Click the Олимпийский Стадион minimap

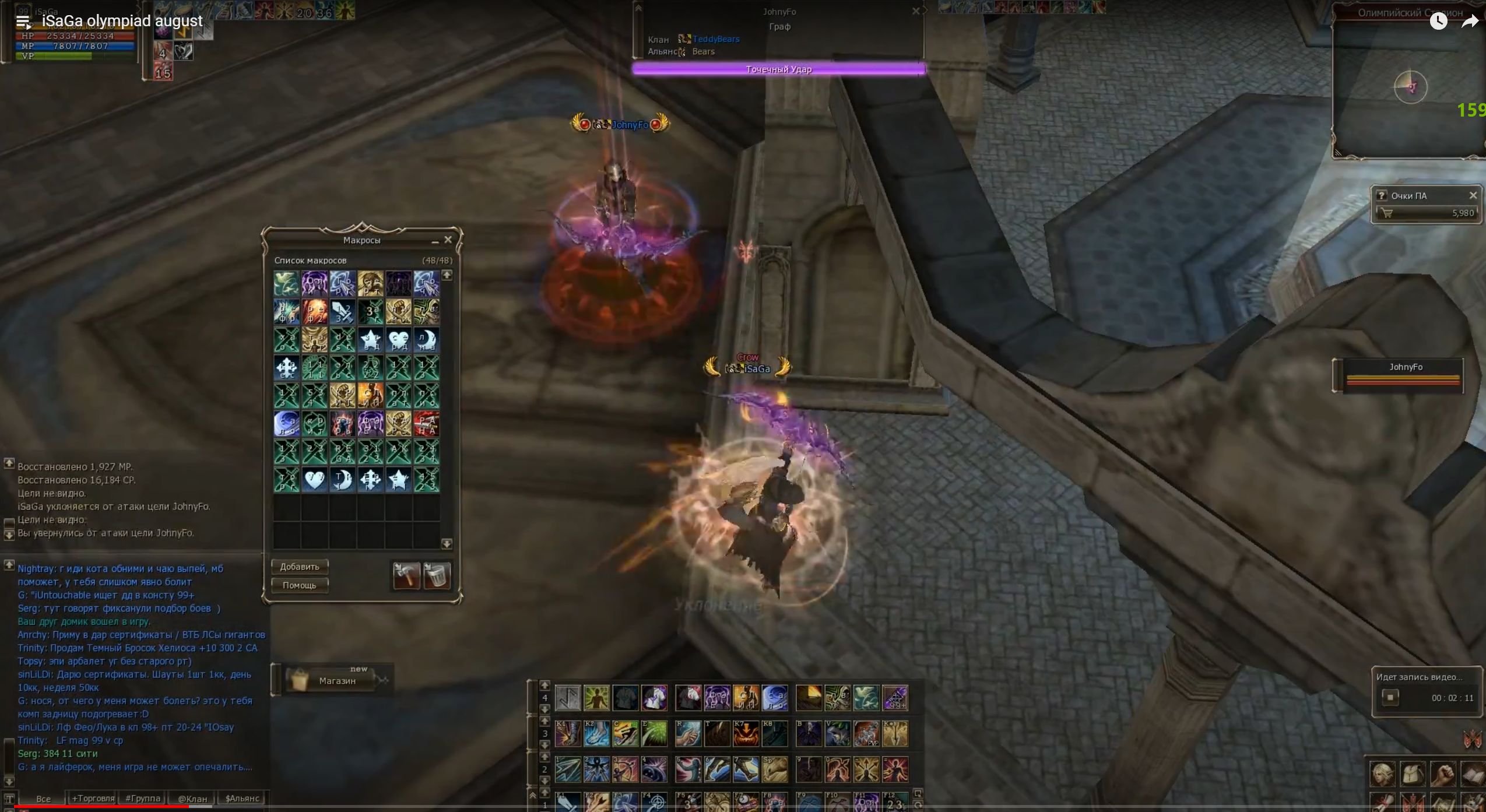point(1410,87)
